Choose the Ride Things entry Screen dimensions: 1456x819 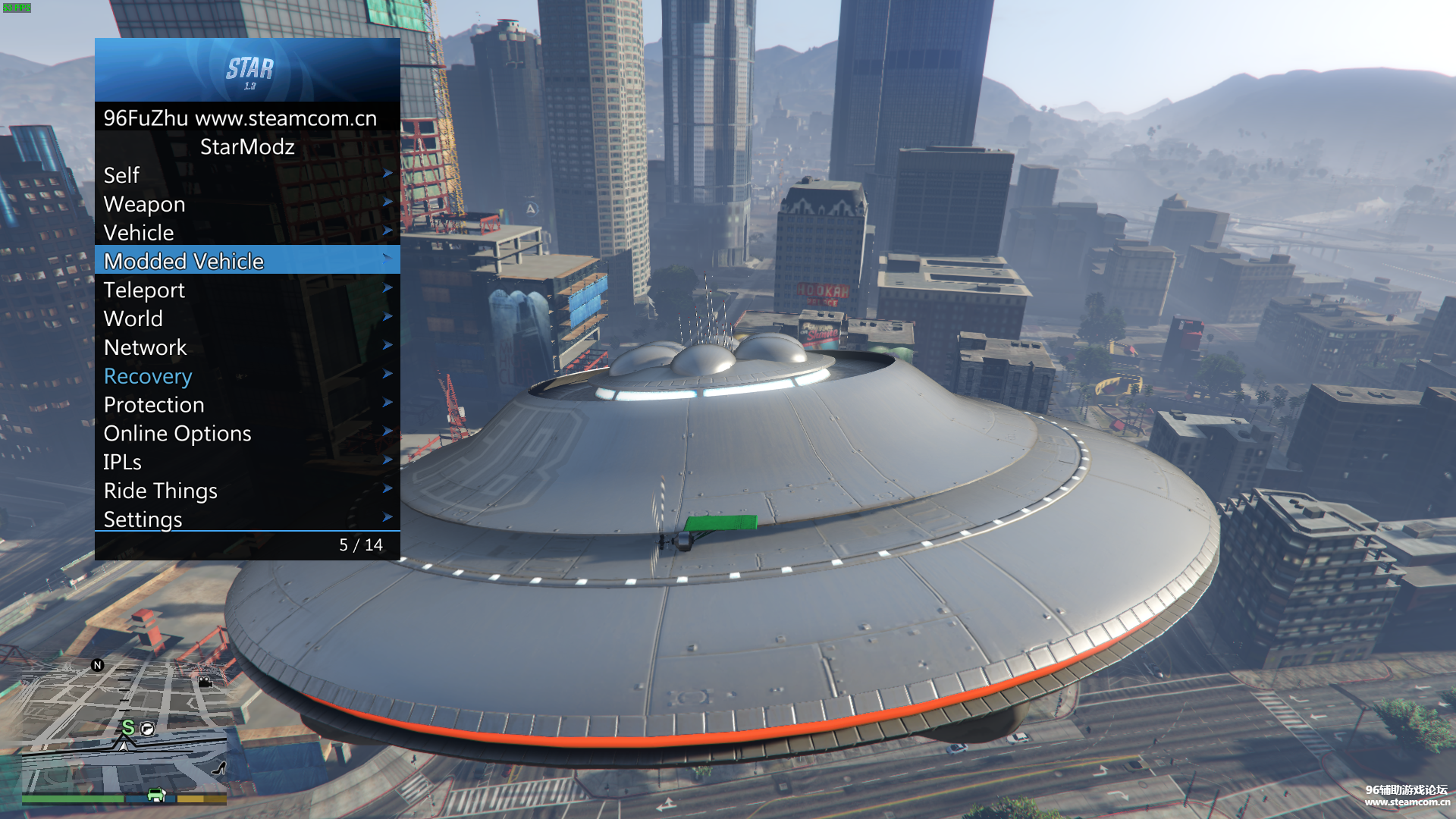(x=246, y=491)
